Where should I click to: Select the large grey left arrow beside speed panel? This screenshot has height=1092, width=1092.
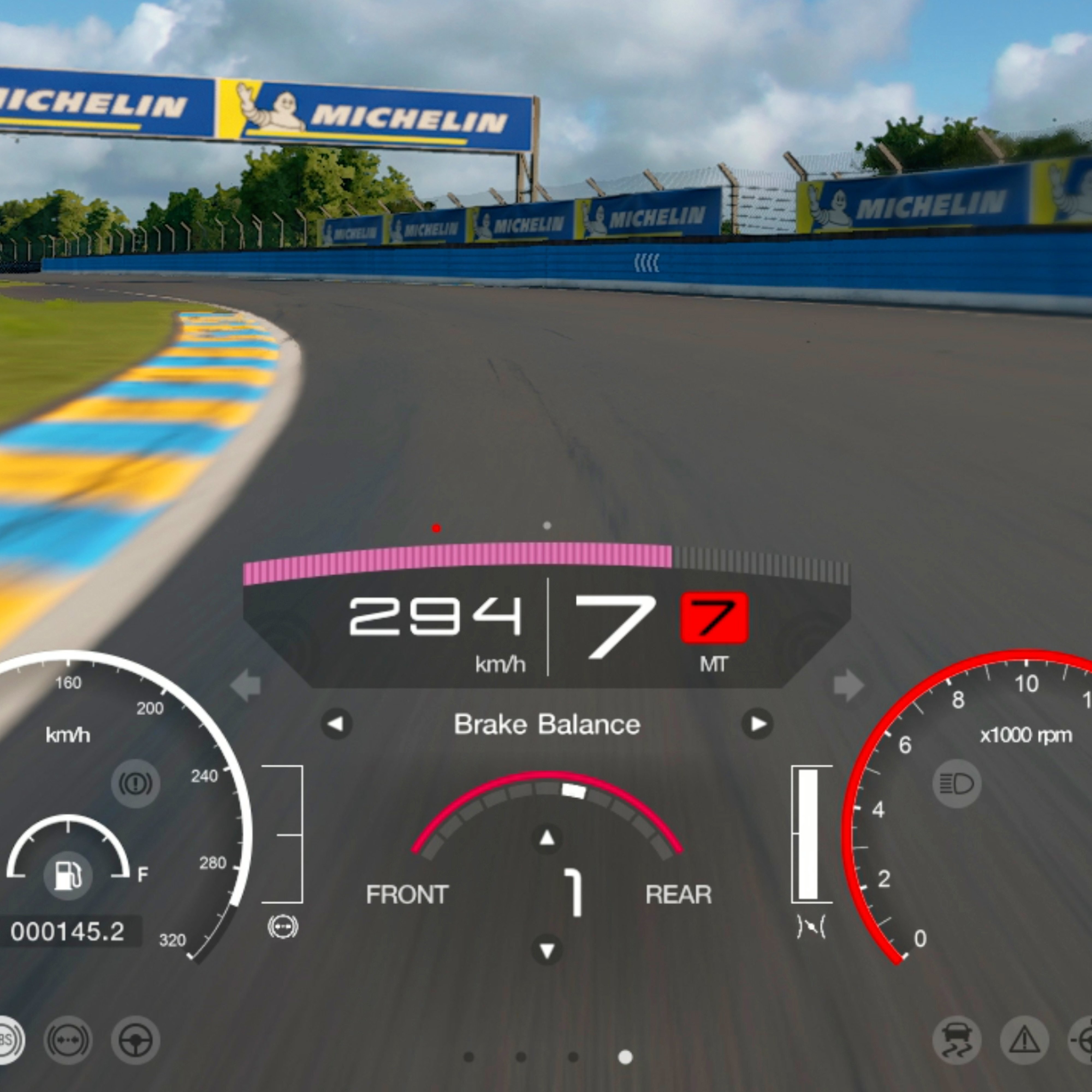(x=246, y=686)
